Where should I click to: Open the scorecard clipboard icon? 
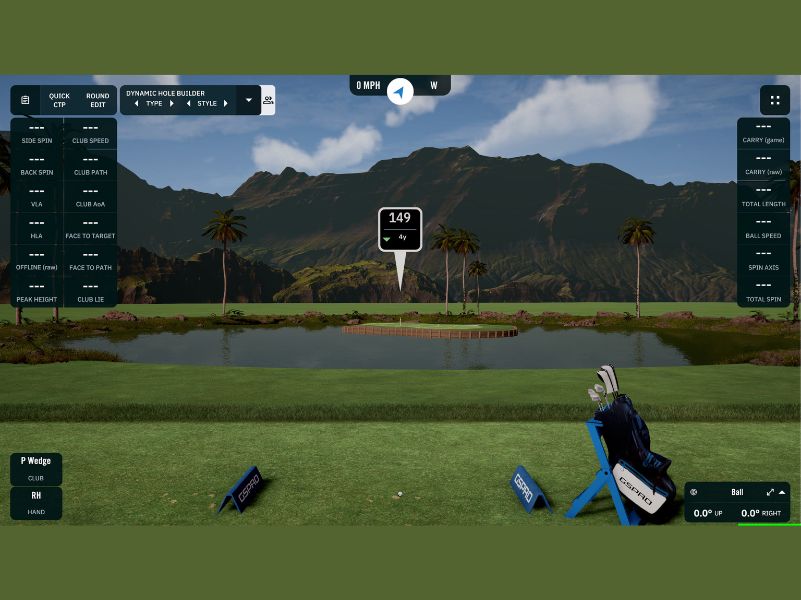[x=25, y=100]
